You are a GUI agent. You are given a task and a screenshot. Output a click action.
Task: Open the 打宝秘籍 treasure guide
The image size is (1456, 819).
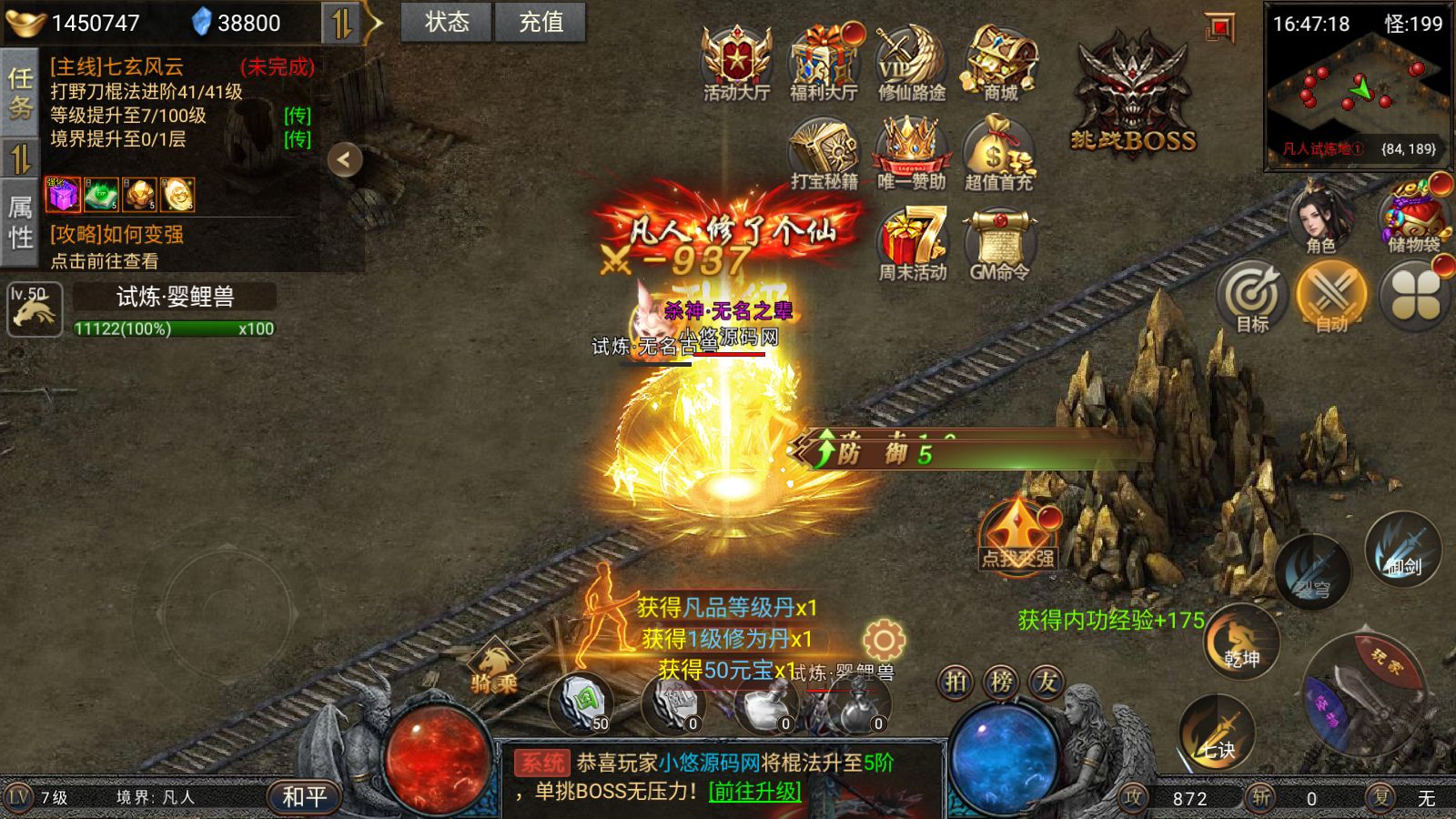click(x=824, y=153)
